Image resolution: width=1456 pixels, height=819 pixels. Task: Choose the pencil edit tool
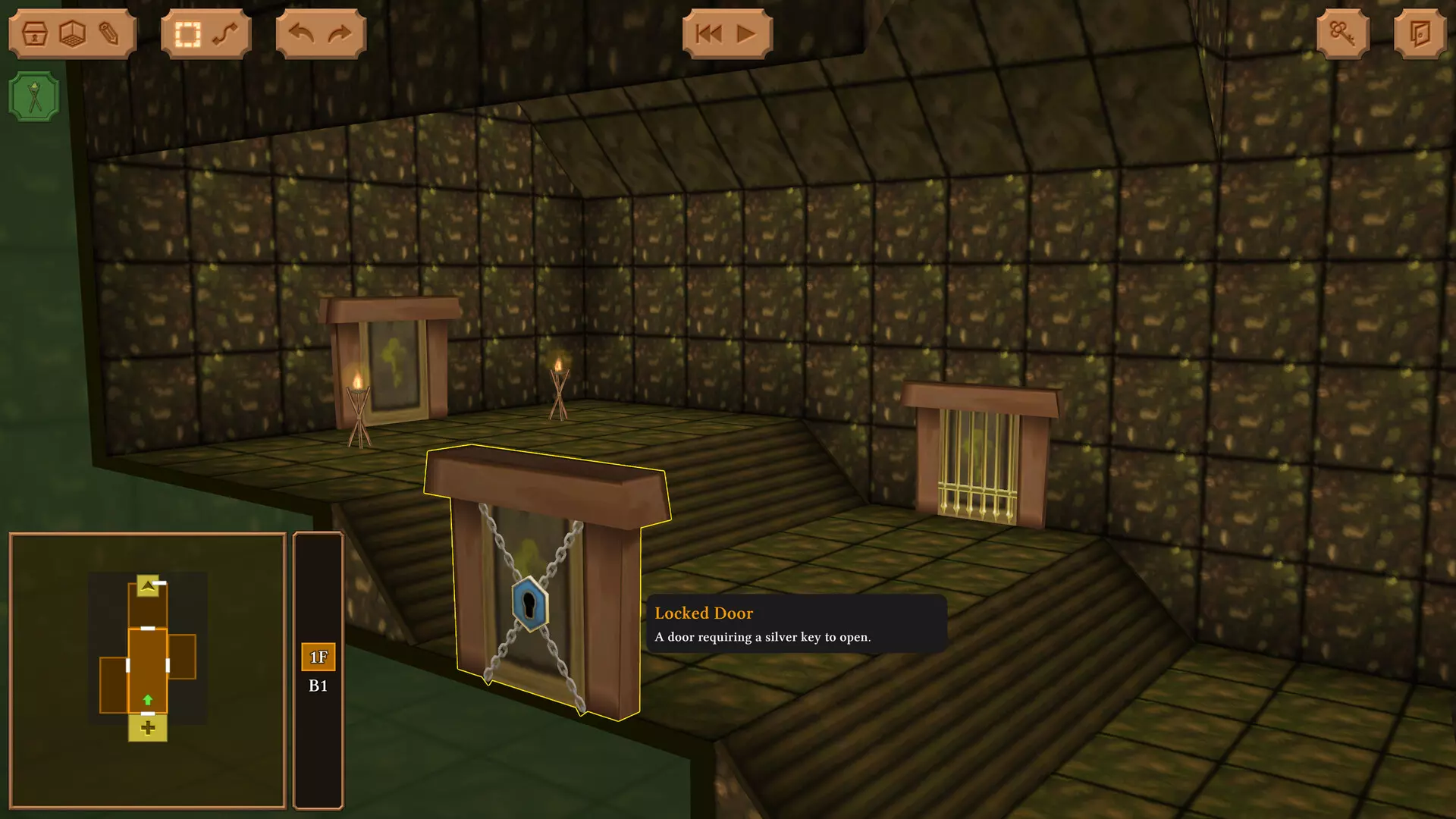108,34
